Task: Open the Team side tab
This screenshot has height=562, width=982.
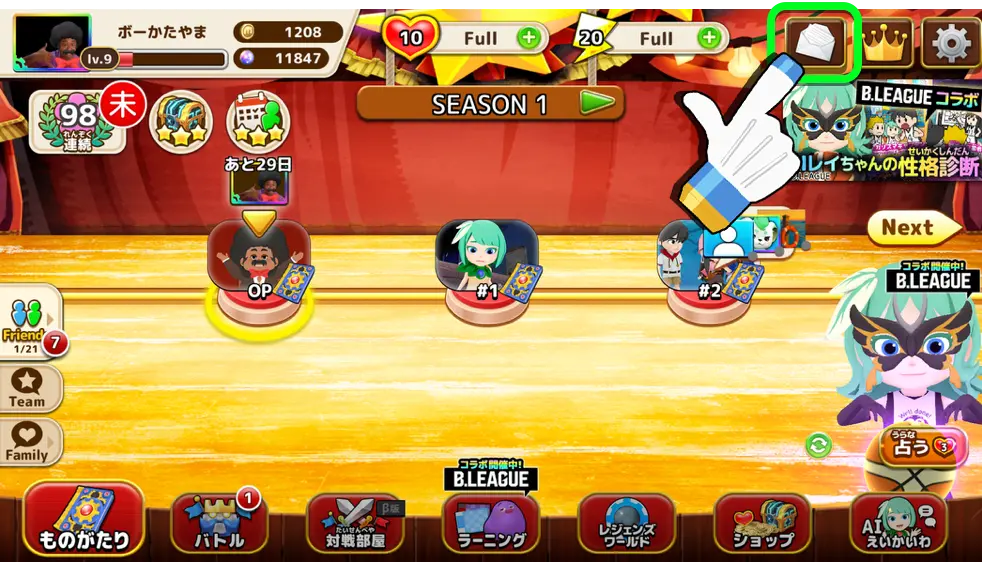Action: click(x=28, y=388)
